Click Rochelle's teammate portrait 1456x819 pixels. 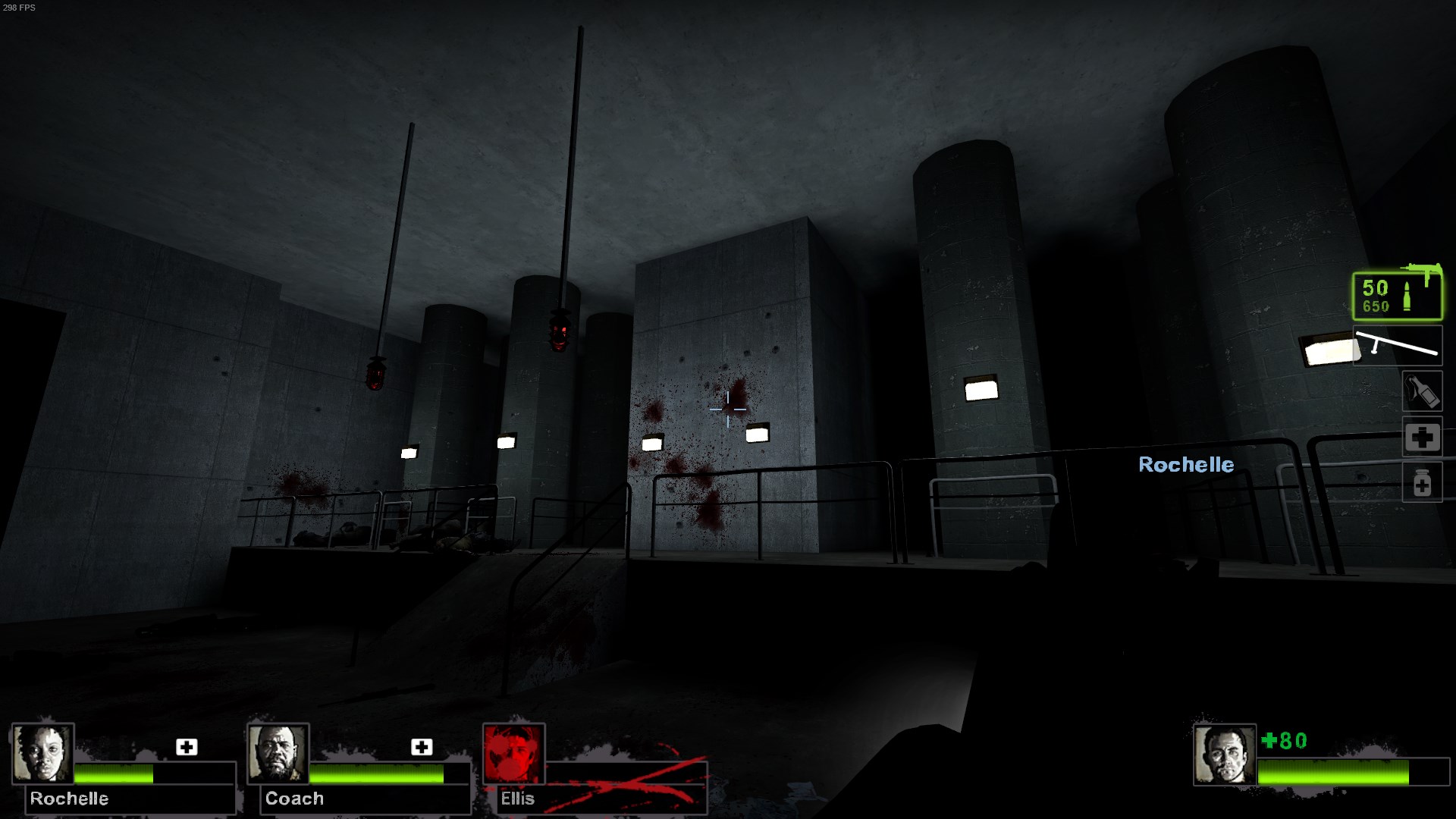43,754
